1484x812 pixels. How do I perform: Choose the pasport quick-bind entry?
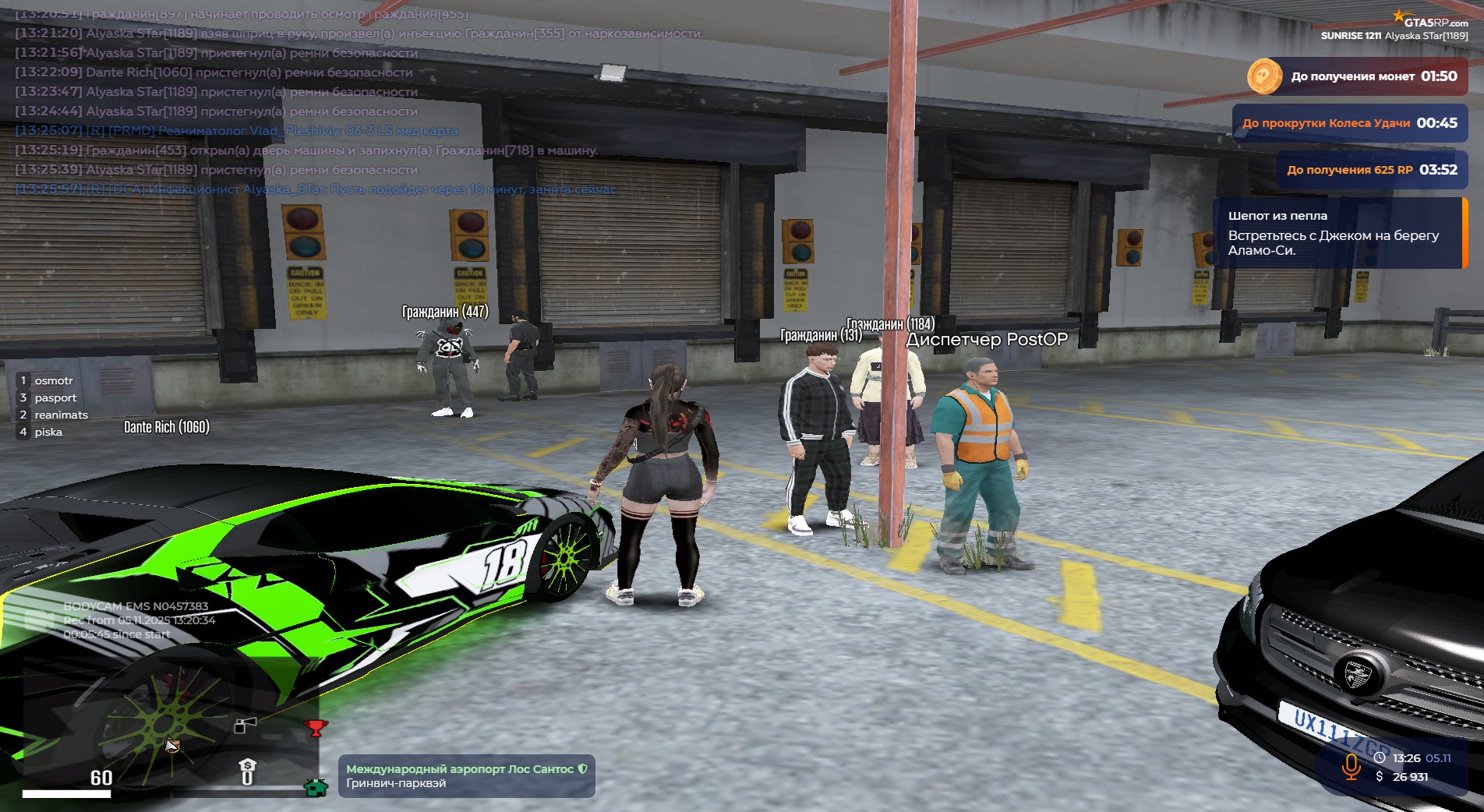pyautogui.click(x=55, y=397)
